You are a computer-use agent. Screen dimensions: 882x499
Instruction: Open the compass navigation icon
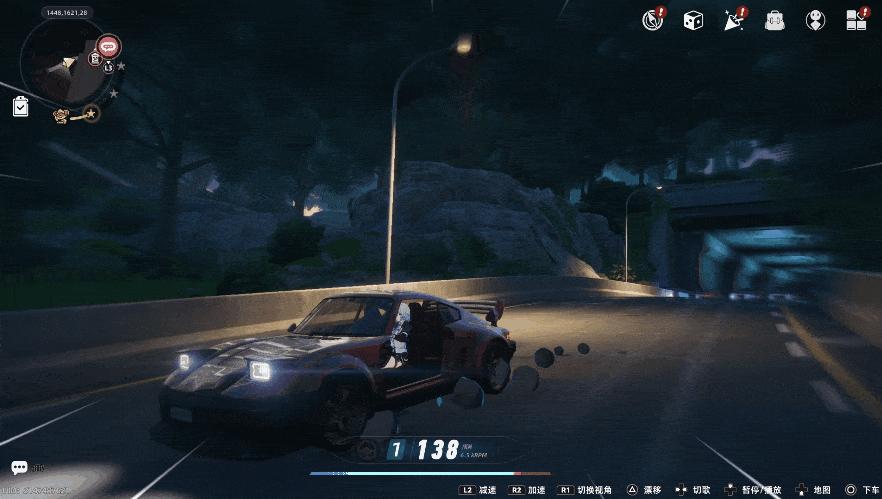point(653,20)
